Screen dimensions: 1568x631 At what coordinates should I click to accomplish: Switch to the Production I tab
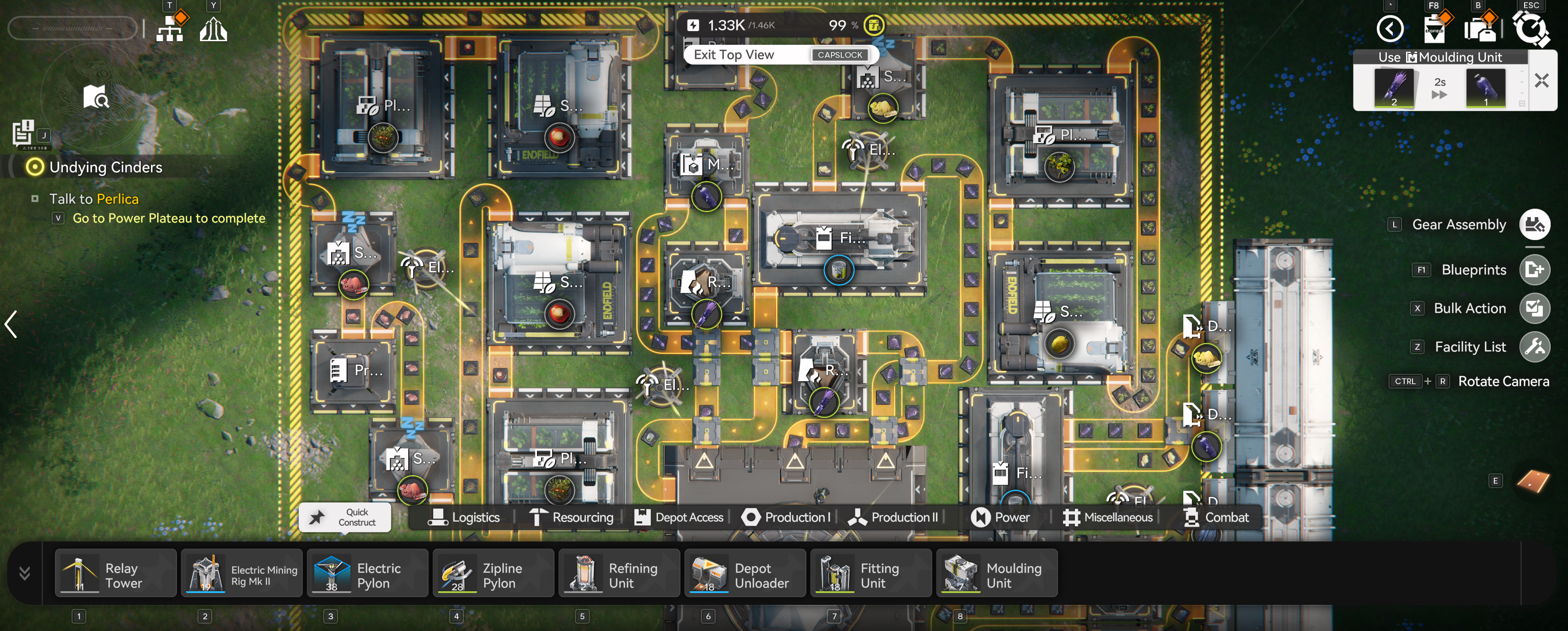(786, 517)
